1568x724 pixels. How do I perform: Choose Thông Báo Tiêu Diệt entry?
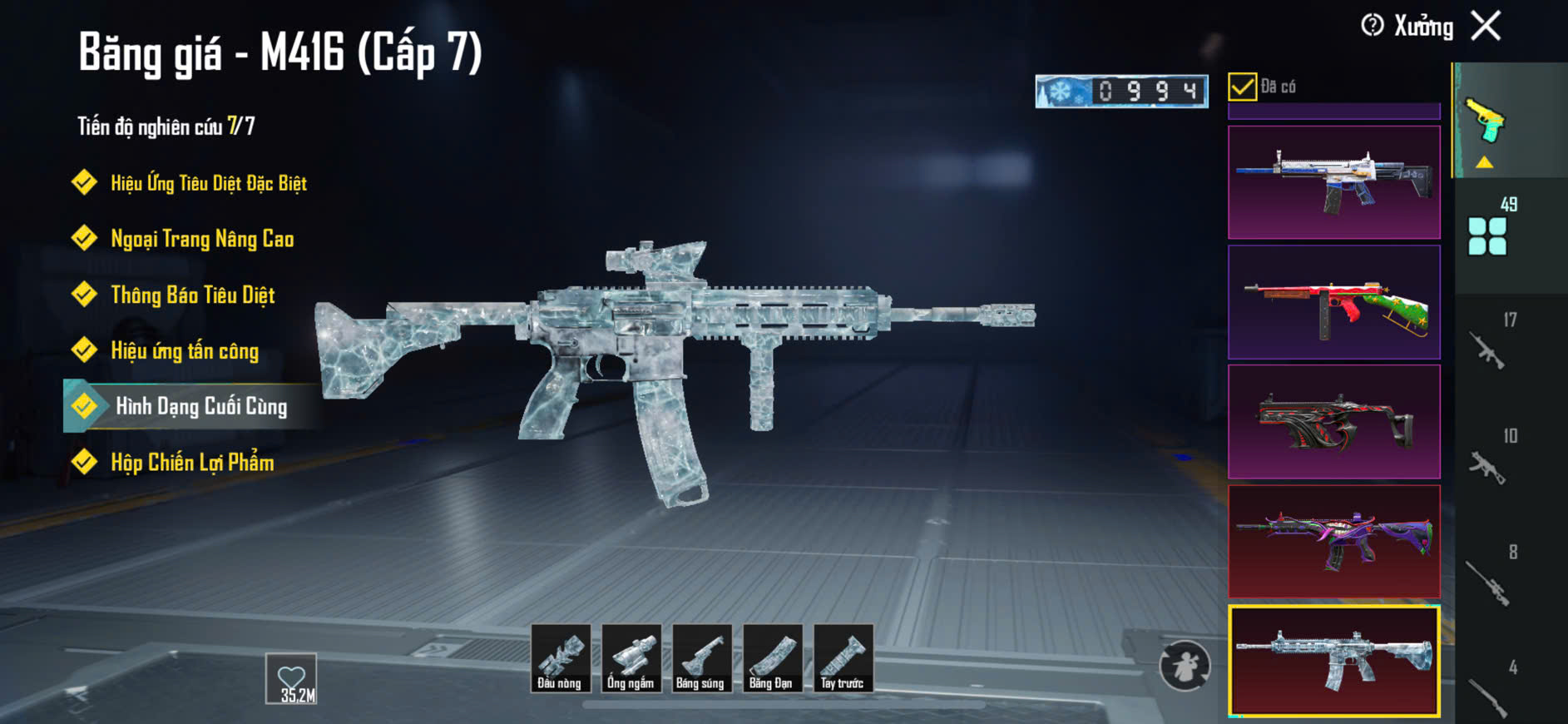coord(192,295)
